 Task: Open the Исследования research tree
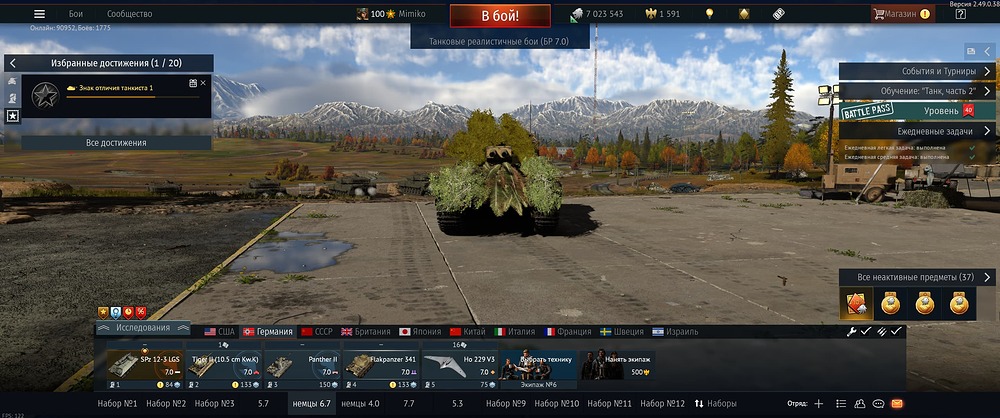(144, 328)
